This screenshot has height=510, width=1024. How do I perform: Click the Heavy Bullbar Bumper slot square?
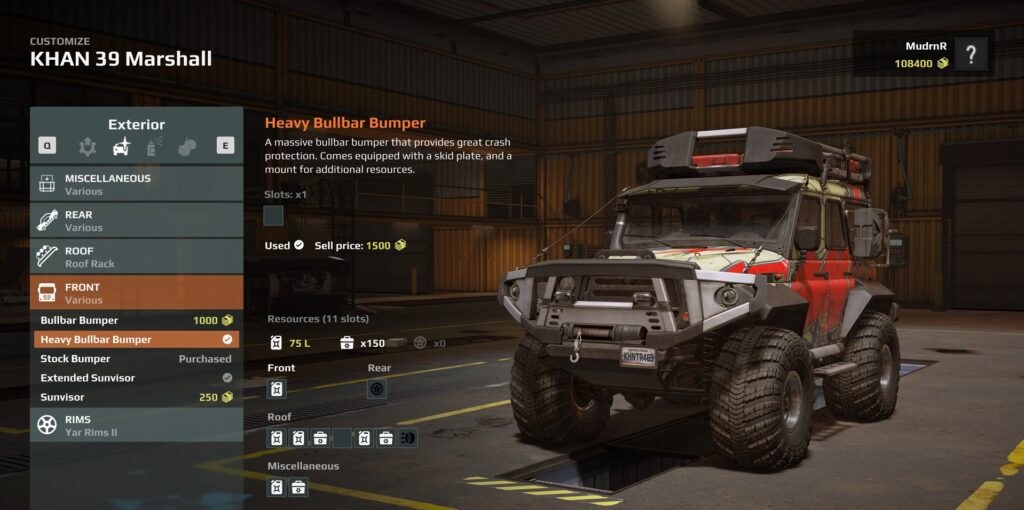tap(273, 215)
